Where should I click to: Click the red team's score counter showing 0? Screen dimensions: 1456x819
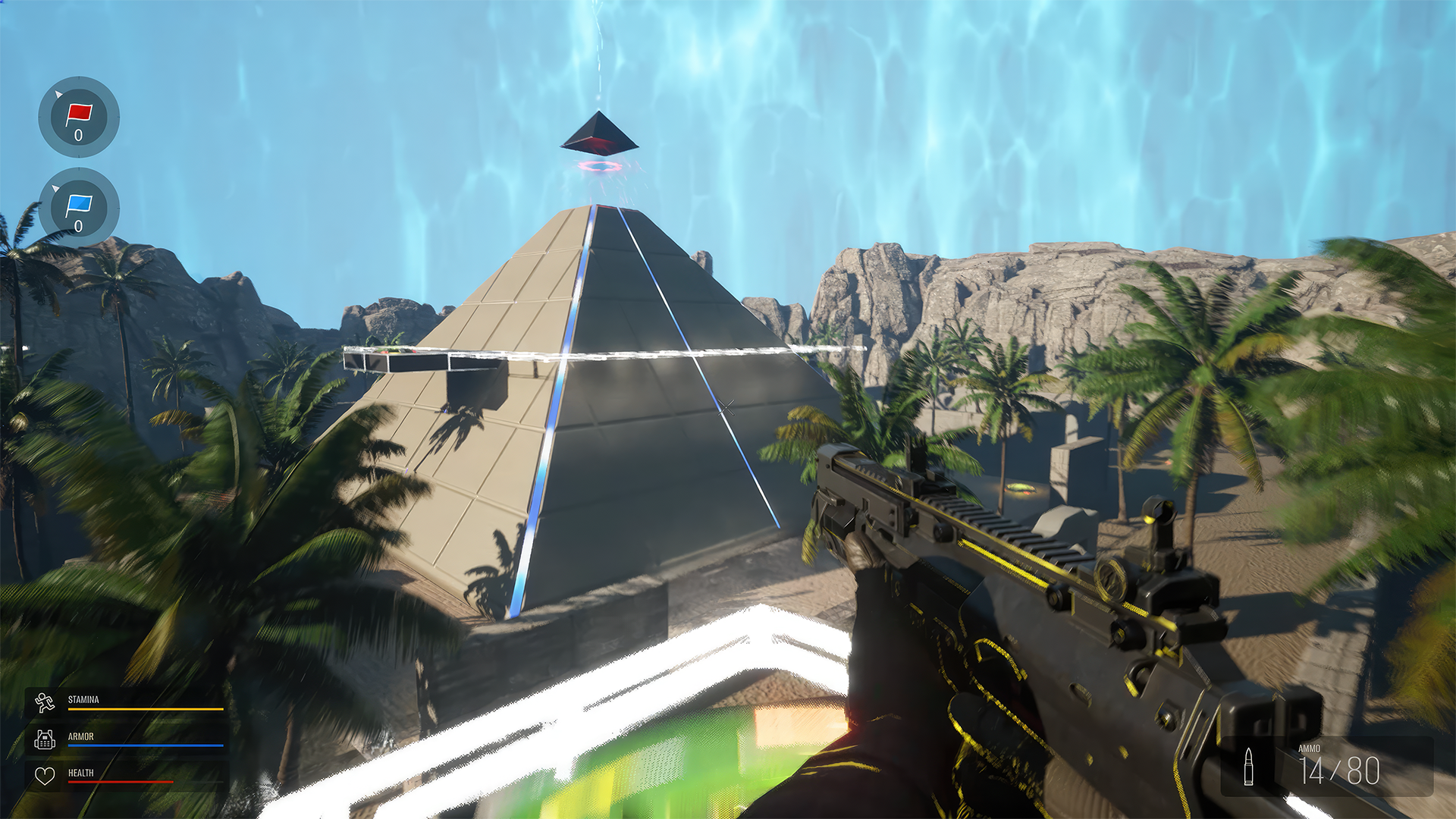(x=80, y=136)
